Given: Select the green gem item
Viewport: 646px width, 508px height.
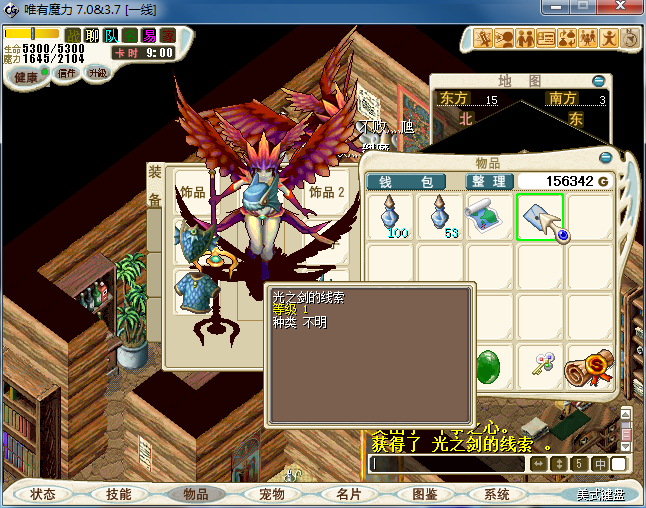Looking at the screenshot, I should coord(489,366).
